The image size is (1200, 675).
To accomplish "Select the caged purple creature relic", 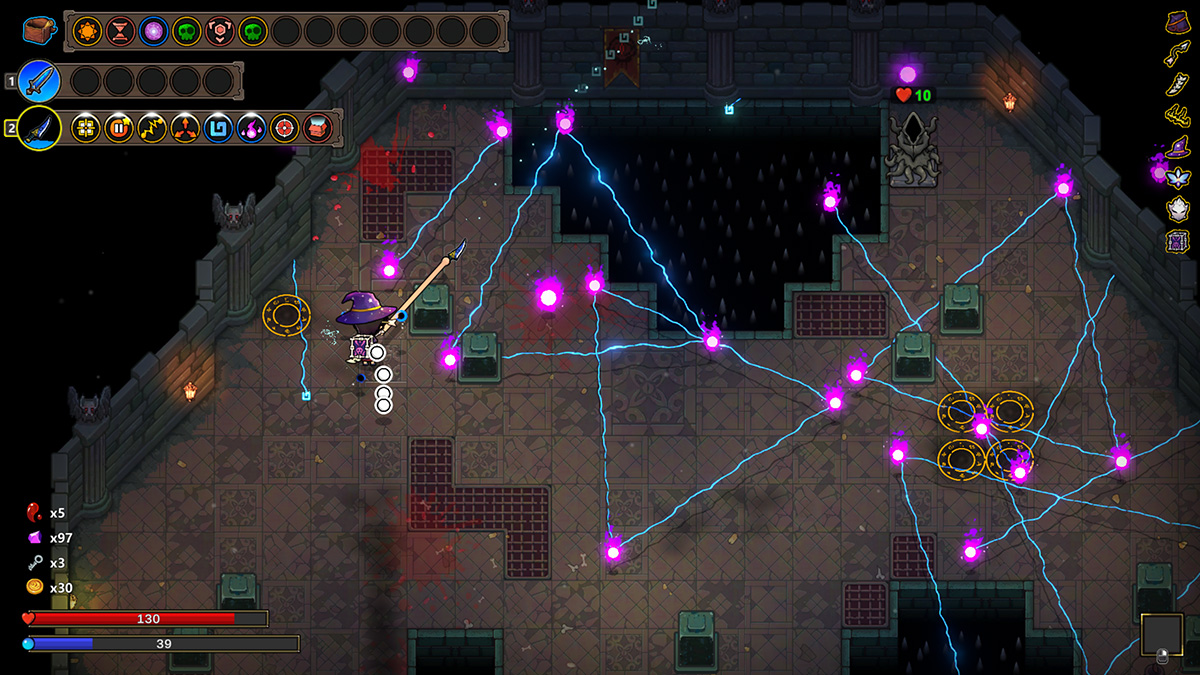I will (x=1177, y=241).
